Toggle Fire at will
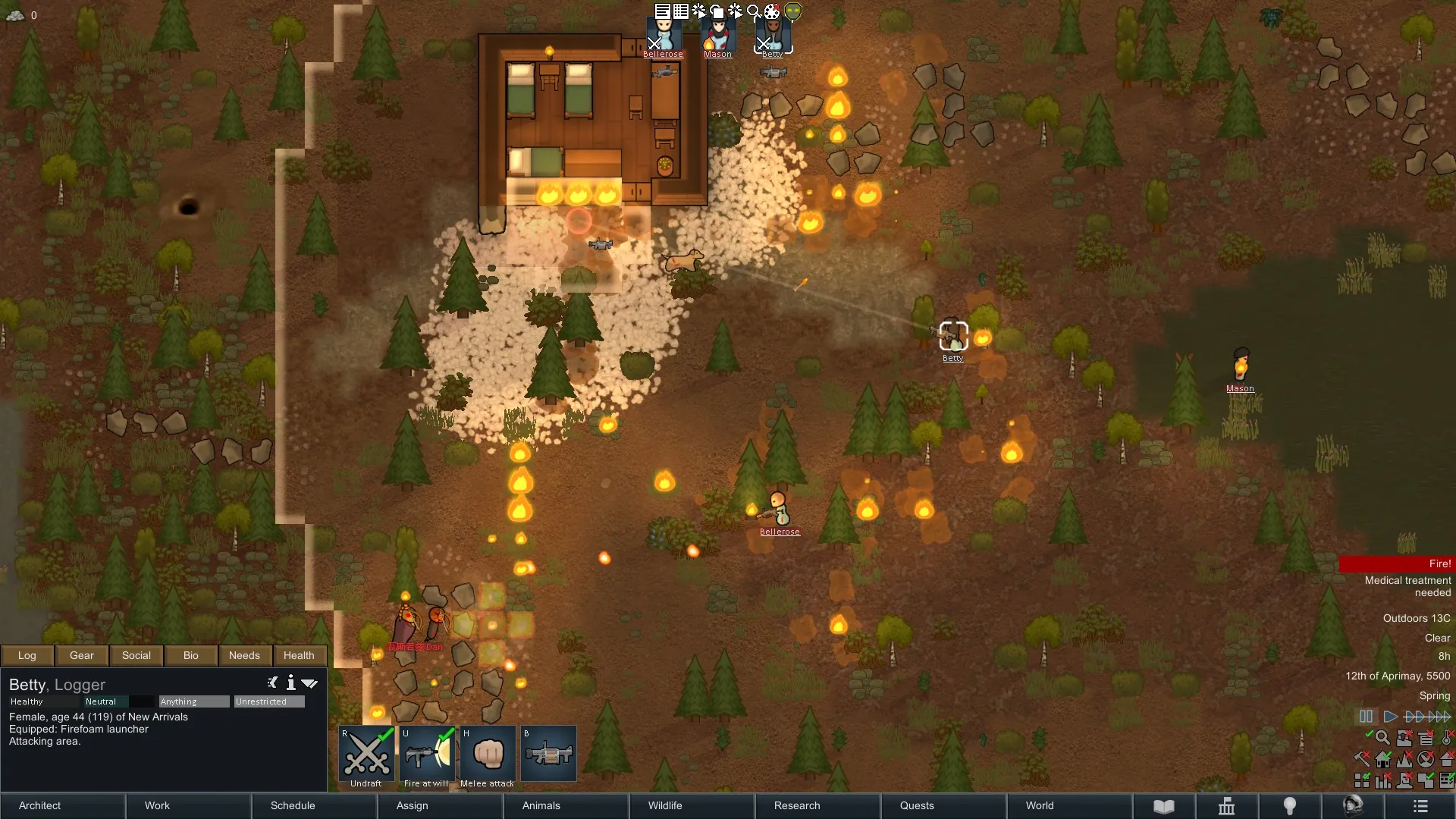The height and width of the screenshot is (819, 1456). pos(427,754)
